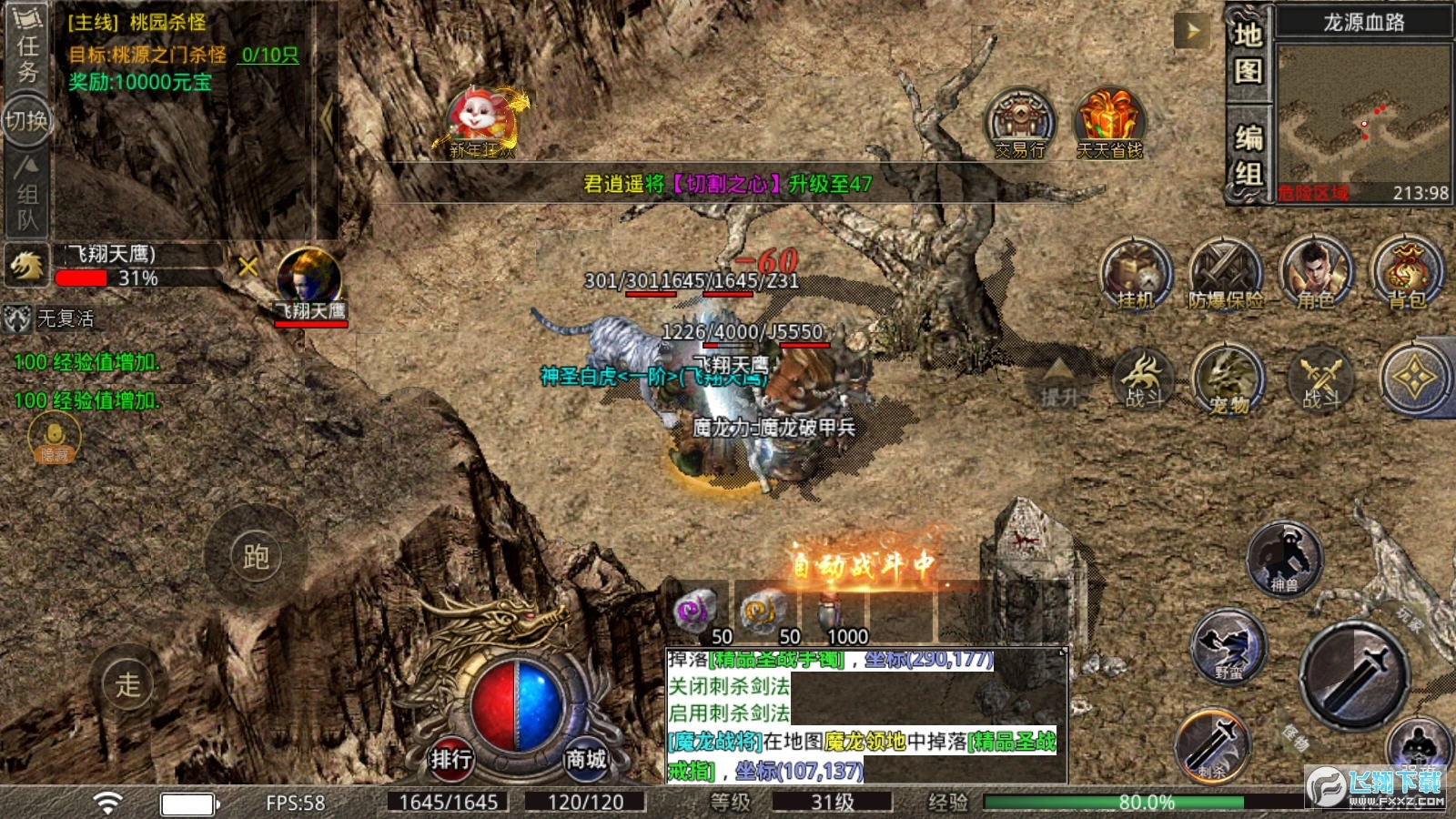Open the 交易行 trading house
1456x819 pixels.
[1020, 124]
